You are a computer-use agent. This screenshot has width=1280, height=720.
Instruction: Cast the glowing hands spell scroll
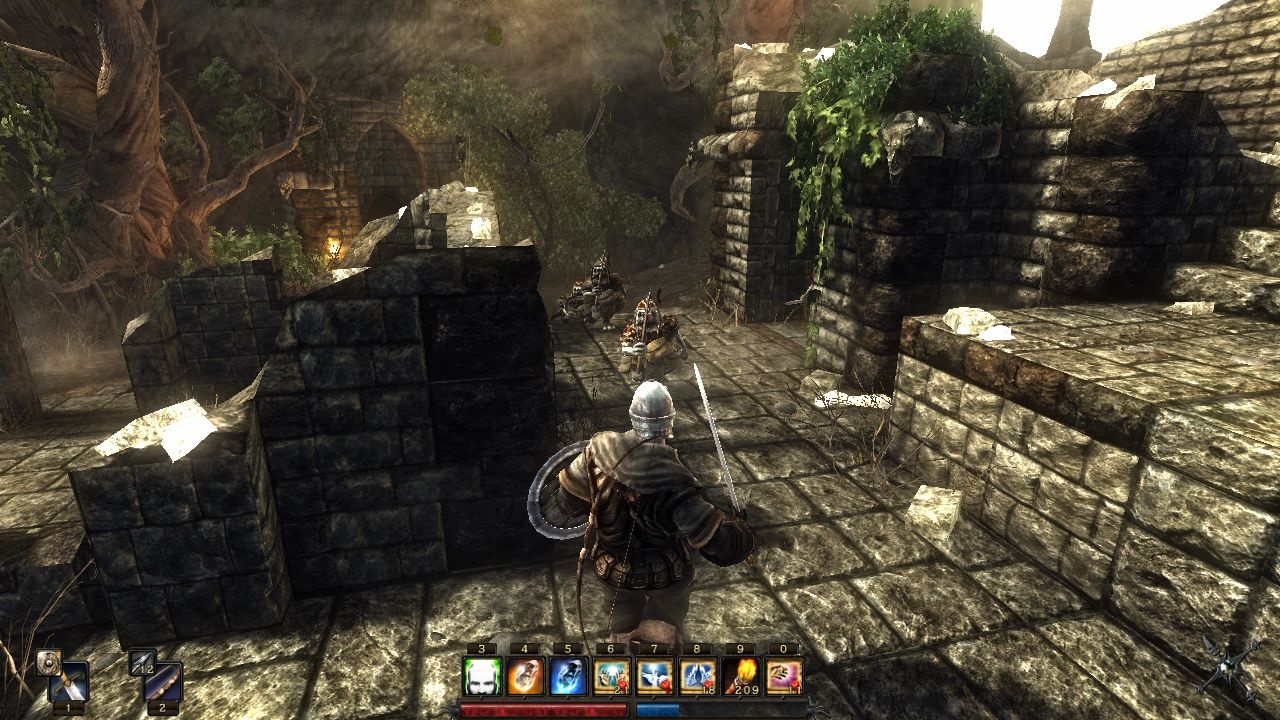tap(611, 677)
